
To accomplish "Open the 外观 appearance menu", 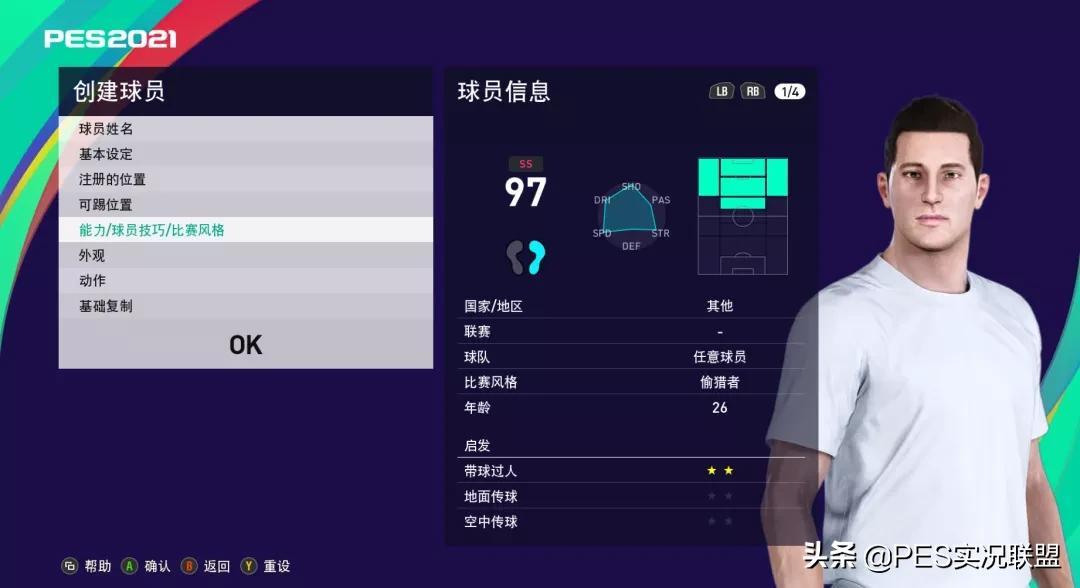I will point(245,256).
